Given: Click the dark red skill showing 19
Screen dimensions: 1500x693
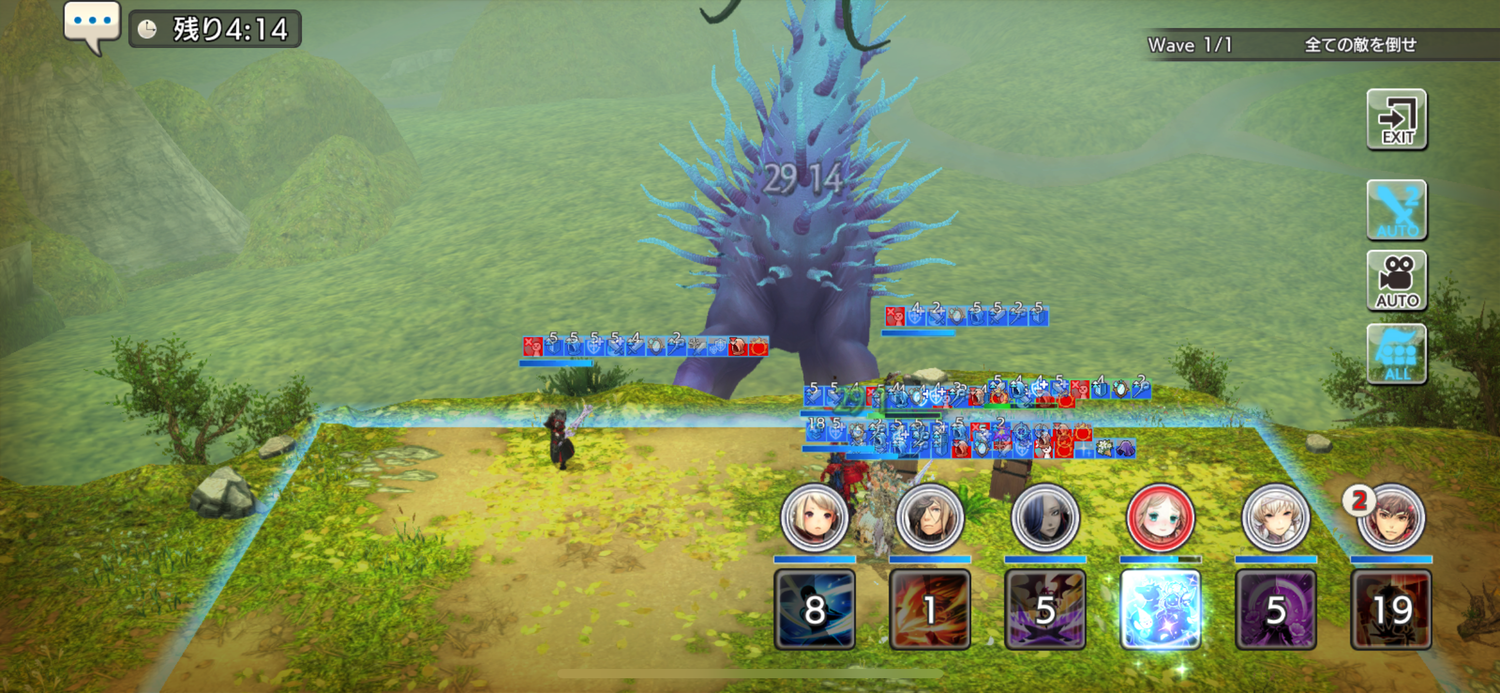Looking at the screenshot, I should point(1391,609).
